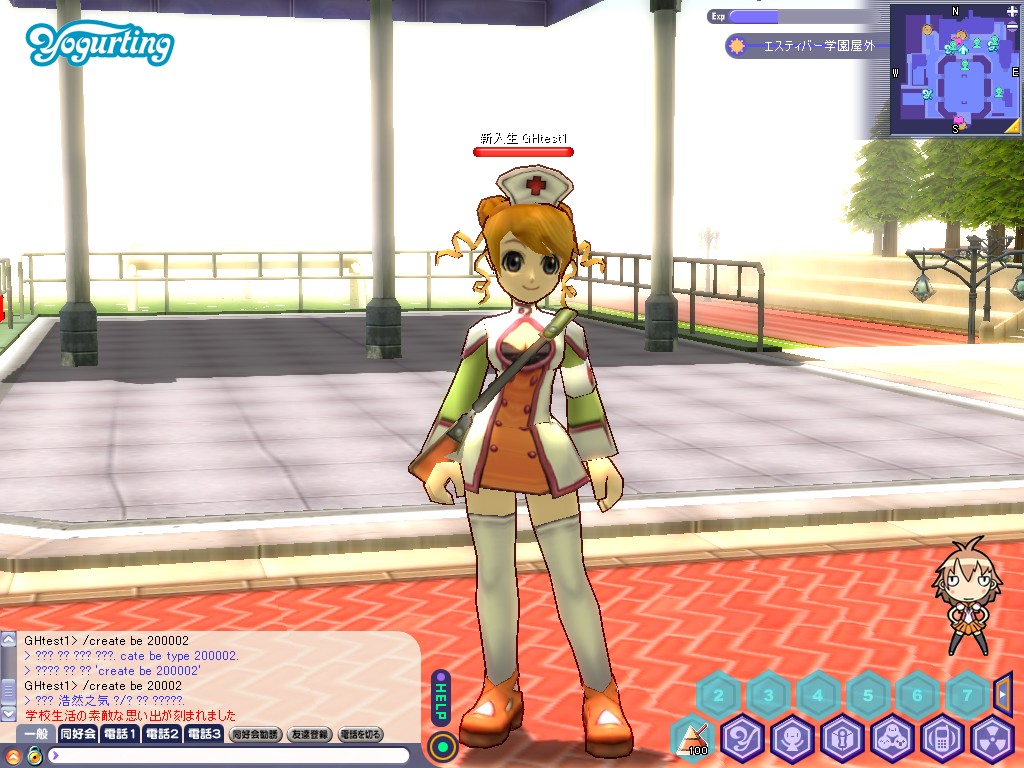
Task: Focus the chat message input field
Action: tap(230, 755)
